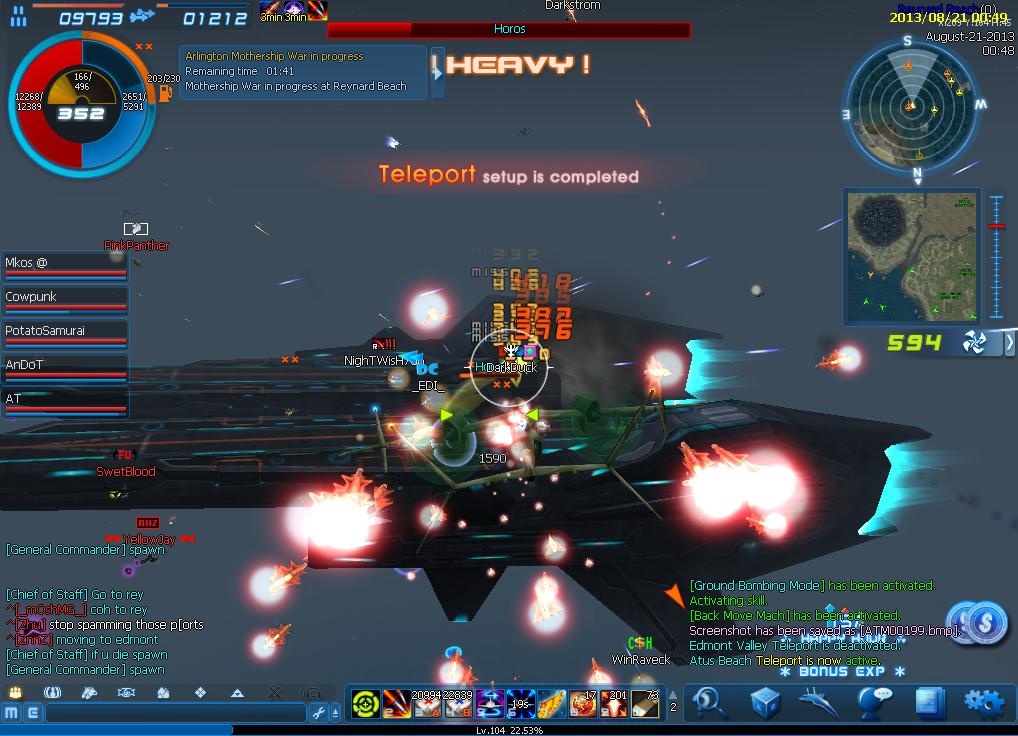The width and height of the screenshot is (1018, 736).
Task: Click the chat text input field
Action: 175,713
